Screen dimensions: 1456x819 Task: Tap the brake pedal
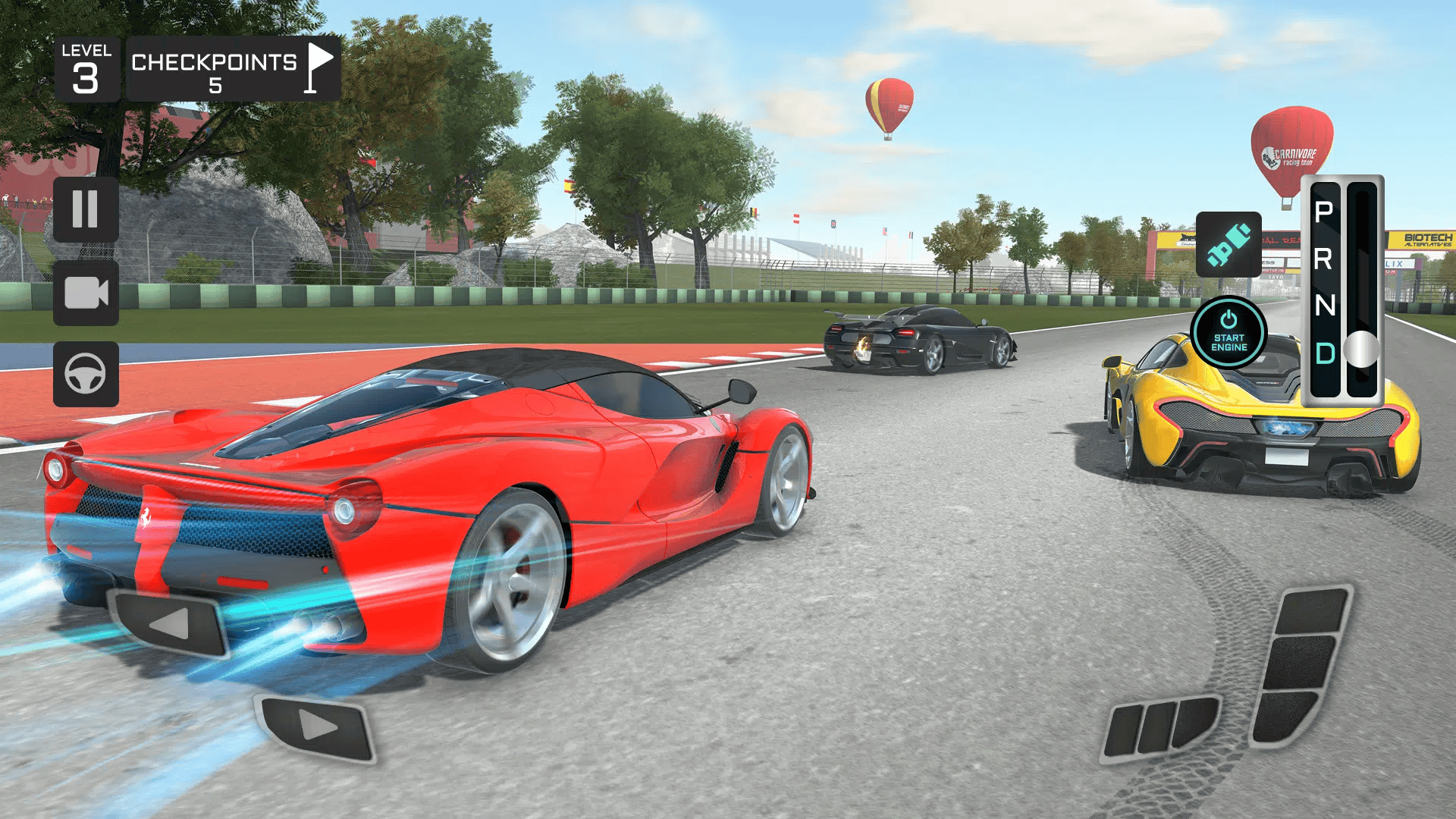pyautogui.click(x=1160, y=726)
